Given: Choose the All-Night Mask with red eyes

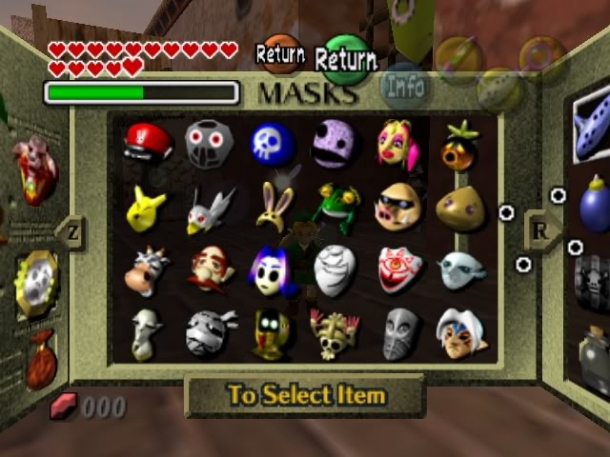Looking at the screenshot, I should (209, 144).
